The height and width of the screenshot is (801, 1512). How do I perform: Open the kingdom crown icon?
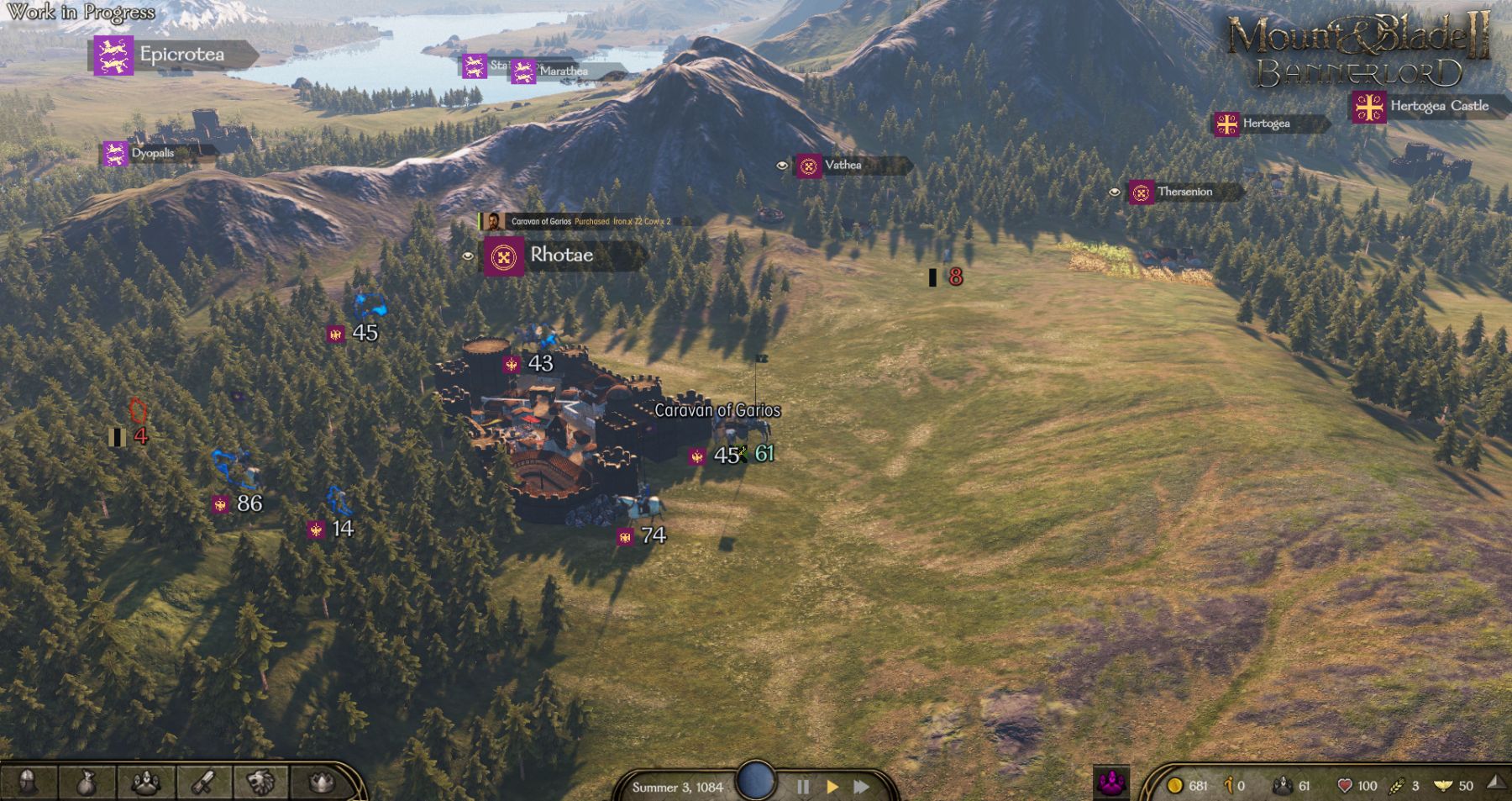tap(320, 783)
